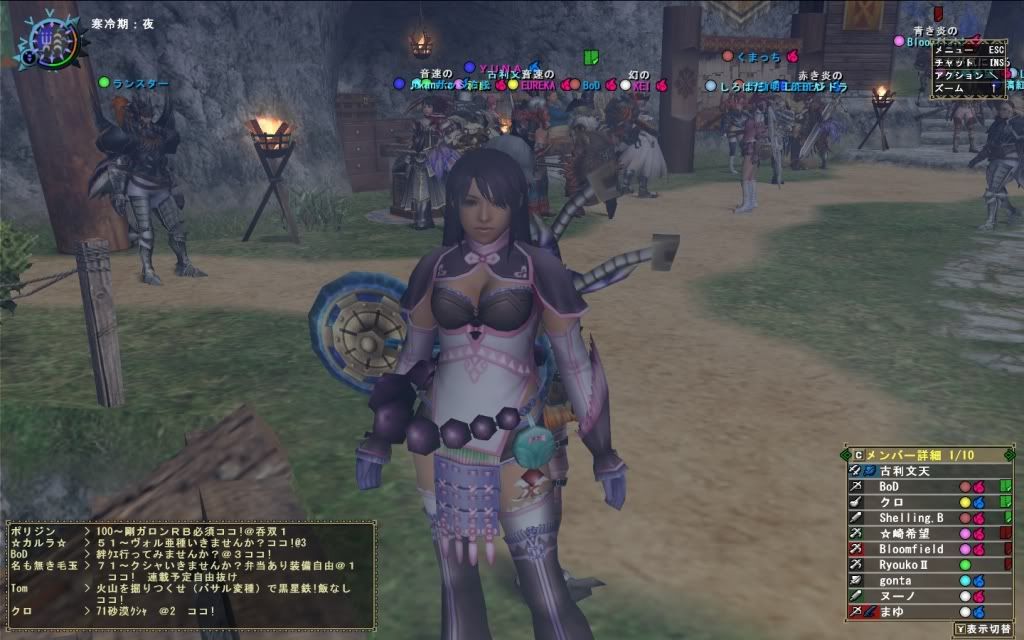The width and height of the screenshot is (1024, 640).
Task: Go to next page of メンバー詳細 panel
Action: pyautogui.click(x=1012, y=455)
